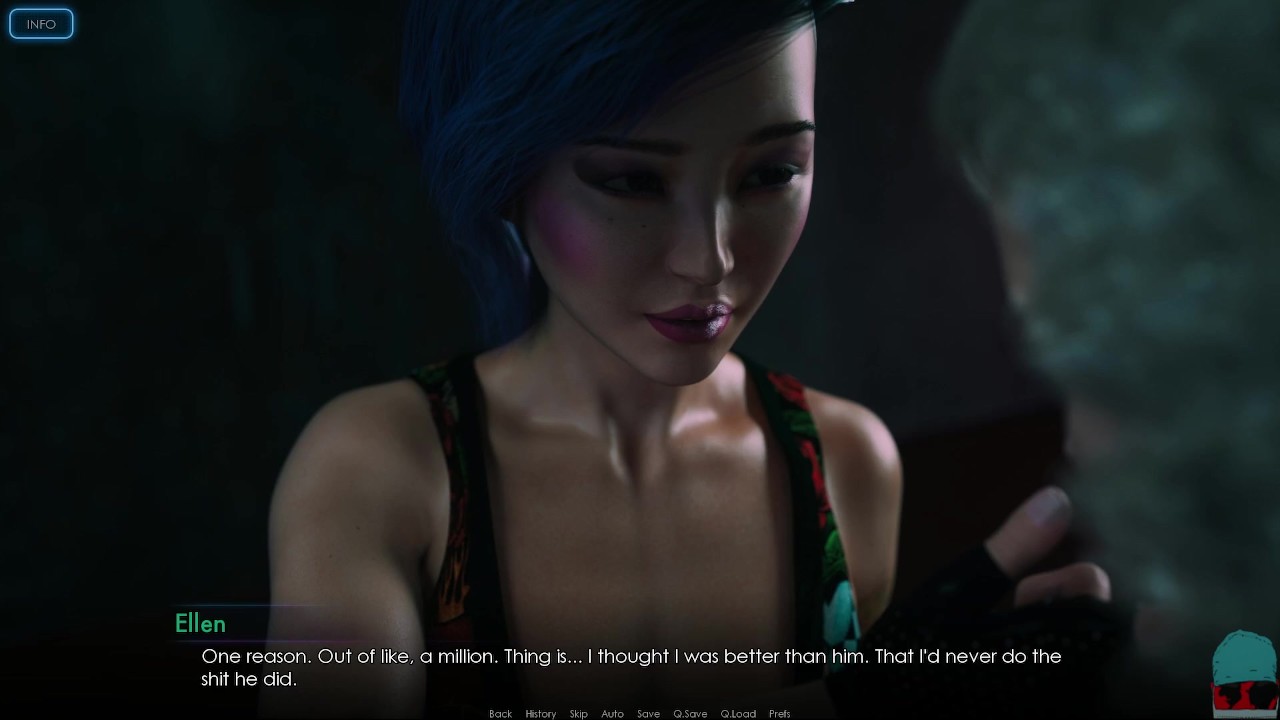The width and height of the screenshot is (1280, 720).
Task: Open Prefs settings menu
Action: click(x=780, y=714)
